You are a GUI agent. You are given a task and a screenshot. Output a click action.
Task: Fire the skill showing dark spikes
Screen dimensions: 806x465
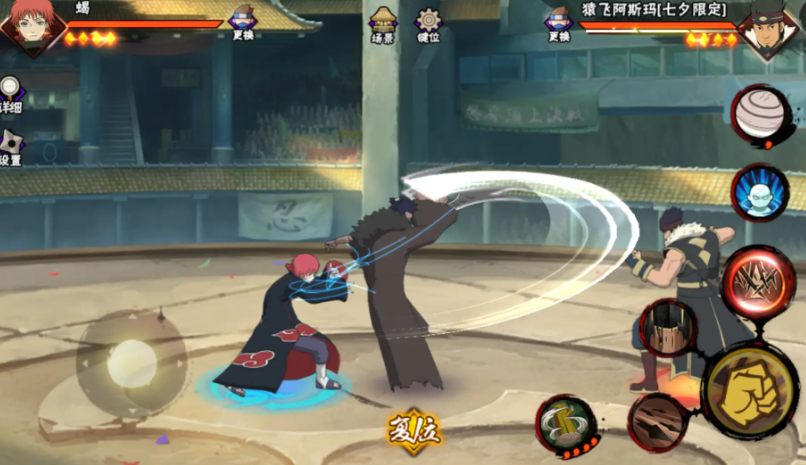tap(668, 328)
